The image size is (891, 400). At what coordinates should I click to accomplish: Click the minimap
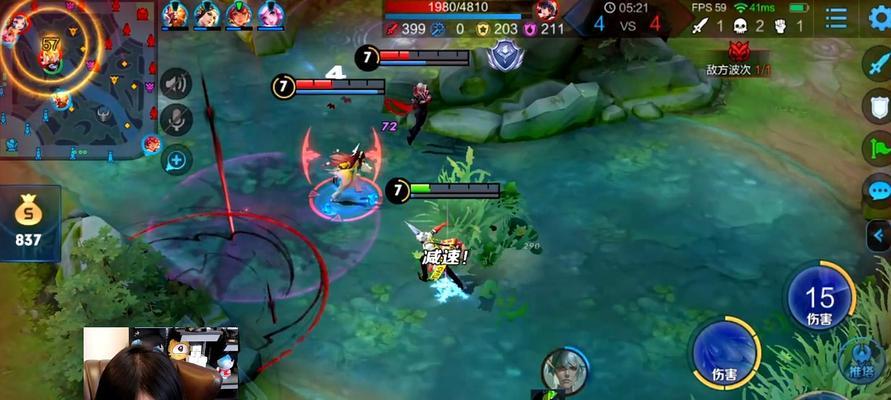pyautogui.click(x=75, y=75)
